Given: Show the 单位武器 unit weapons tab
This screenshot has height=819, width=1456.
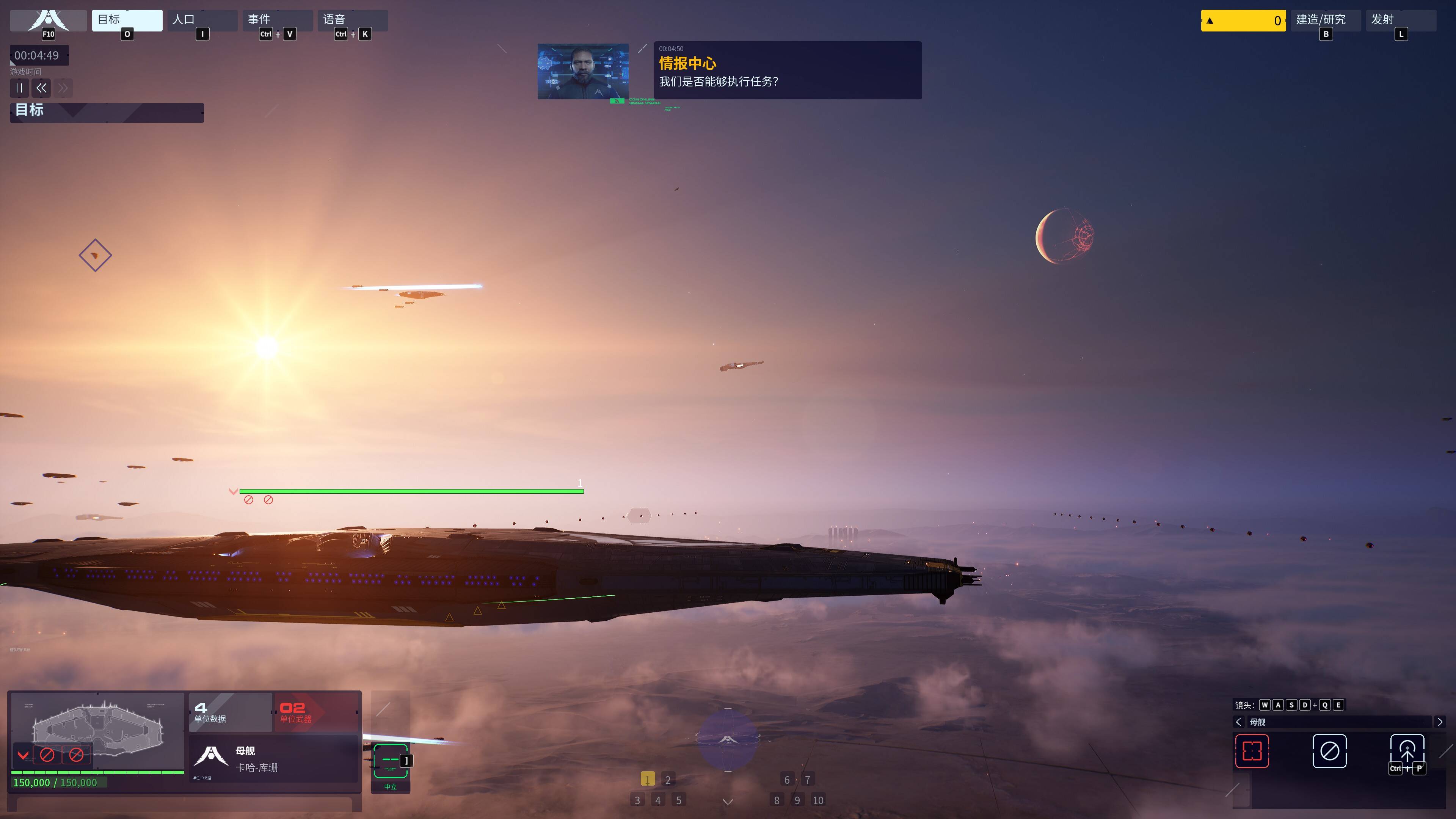Looking at the screenshot, I should tap(315, 712).
